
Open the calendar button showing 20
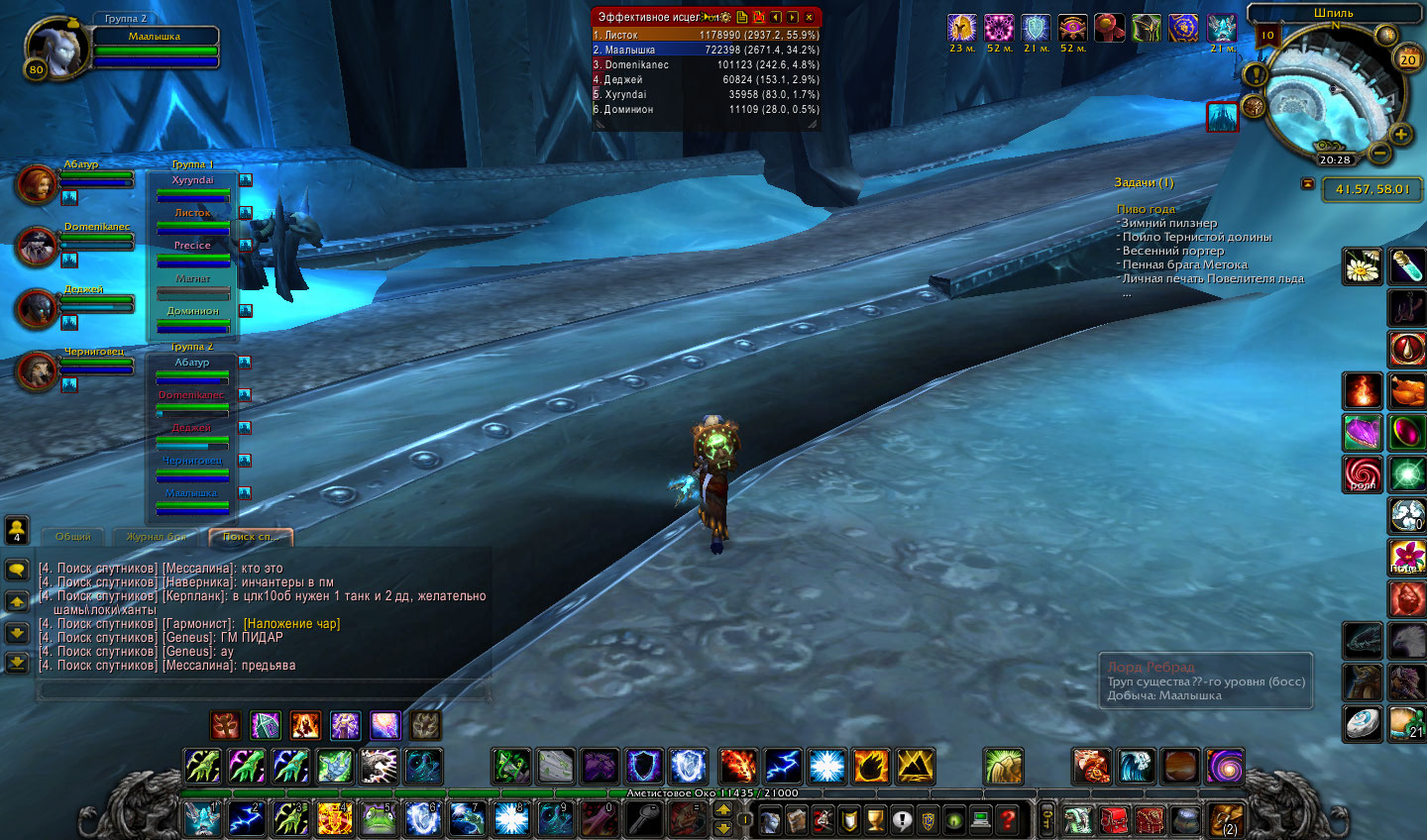coord(1407,59)
